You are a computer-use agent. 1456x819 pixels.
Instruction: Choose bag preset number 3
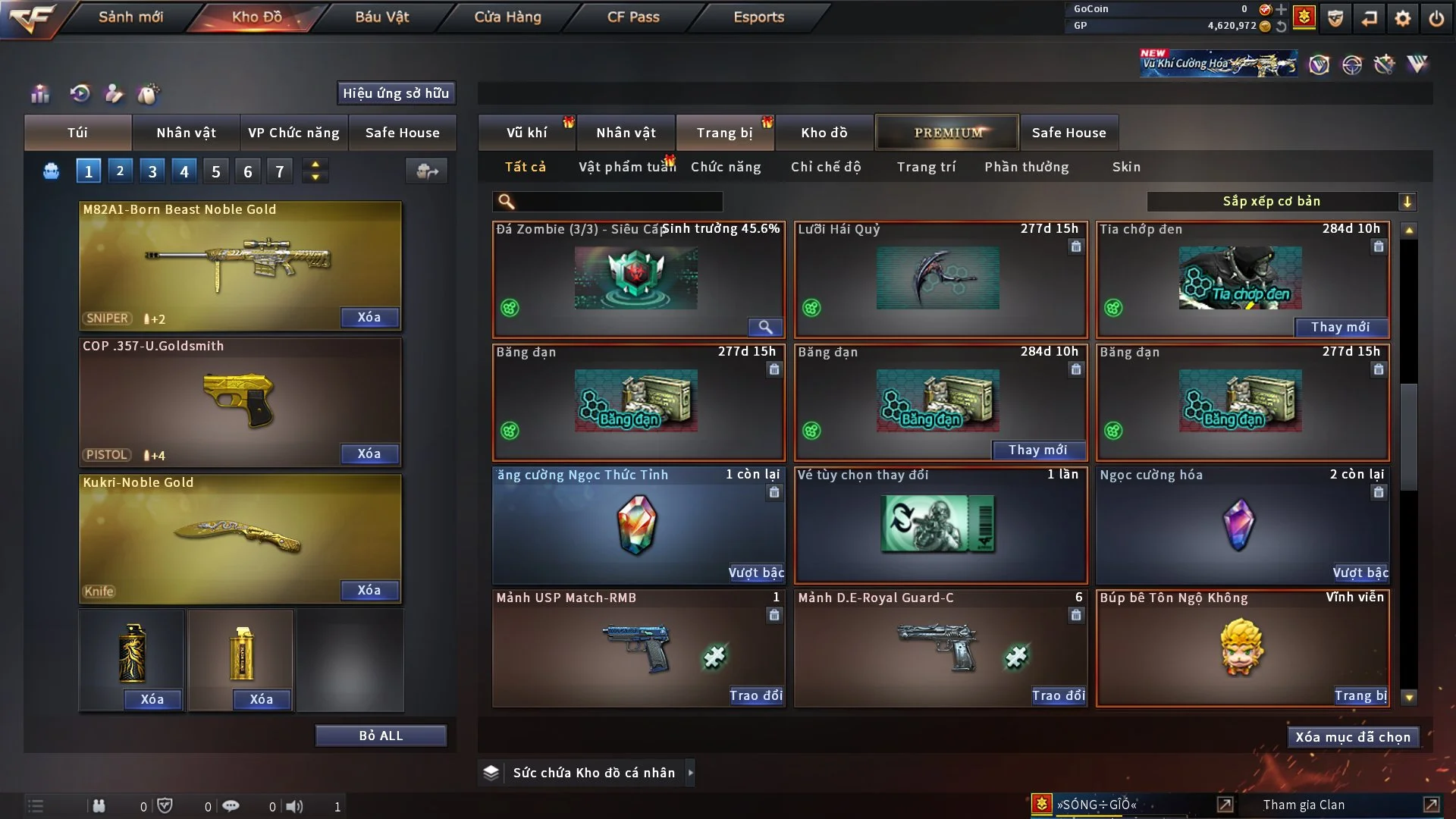pos(152,171)
